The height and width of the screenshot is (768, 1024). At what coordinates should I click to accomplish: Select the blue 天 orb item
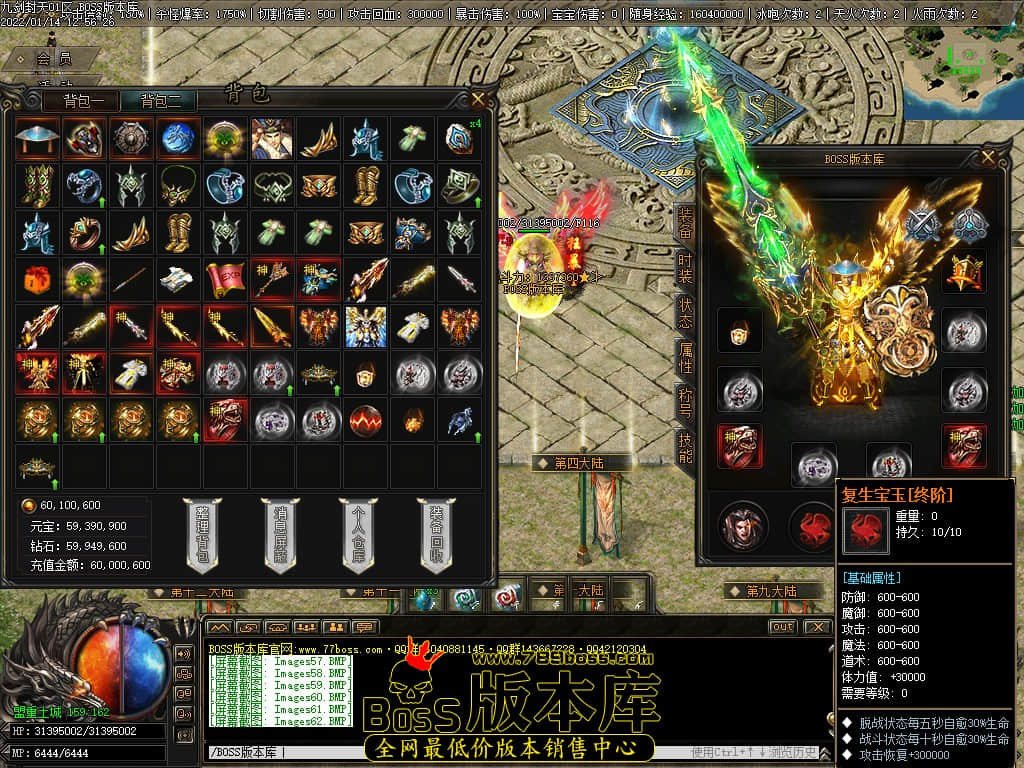(x=178, y=138)
